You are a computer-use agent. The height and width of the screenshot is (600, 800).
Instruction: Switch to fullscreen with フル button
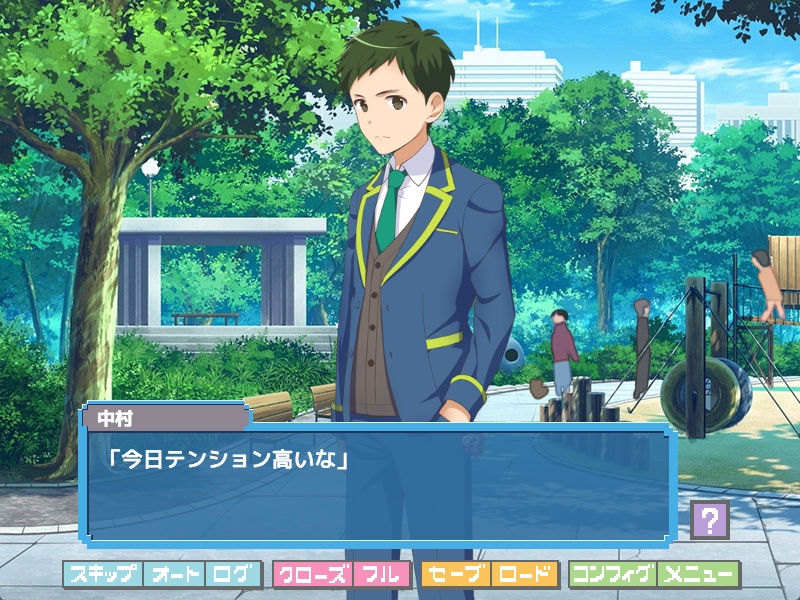point(381,575)
